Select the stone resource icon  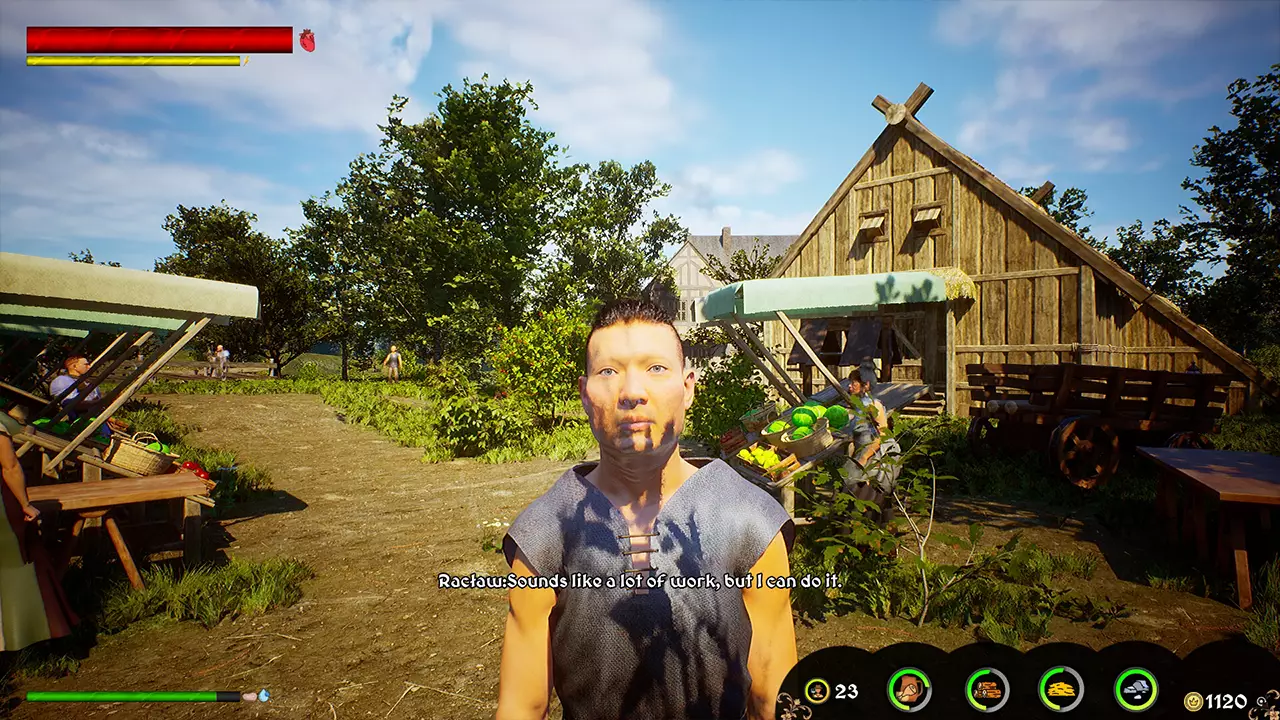pyautogui.click(x=1136, y=689)
